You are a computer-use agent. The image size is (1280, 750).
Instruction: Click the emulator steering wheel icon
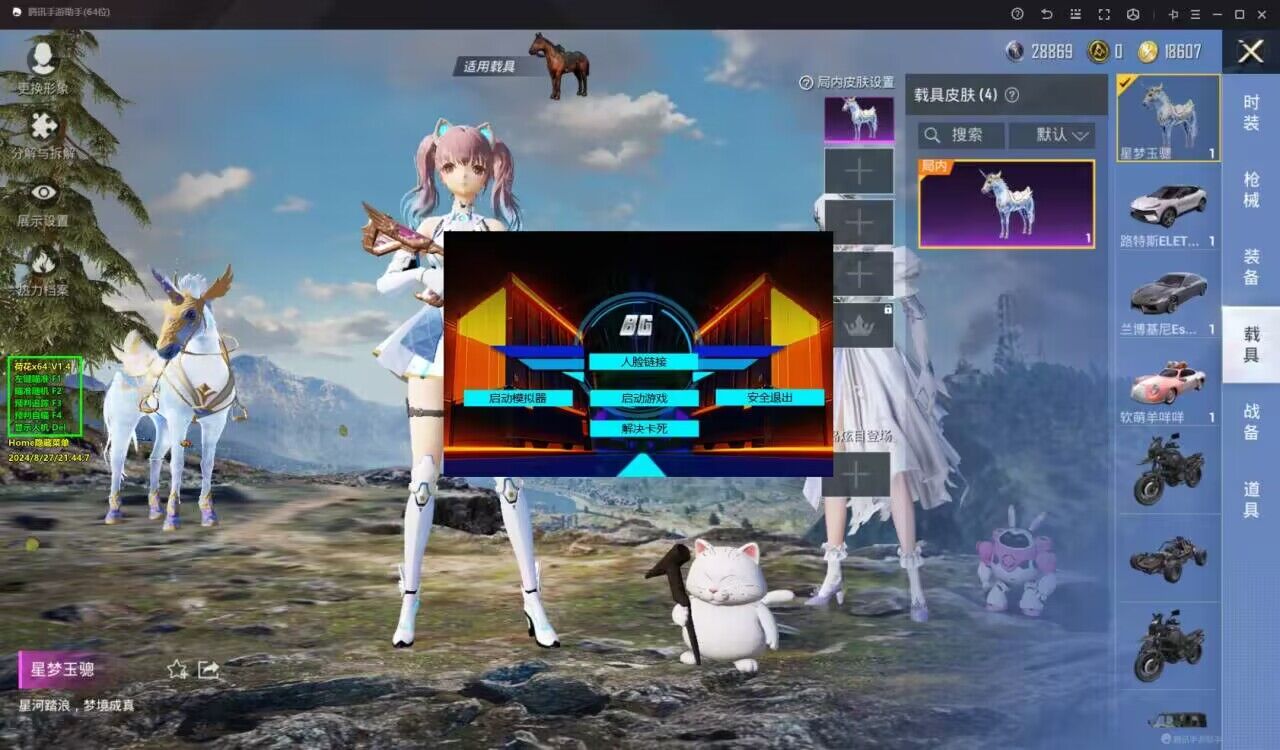coord(1135,14)
